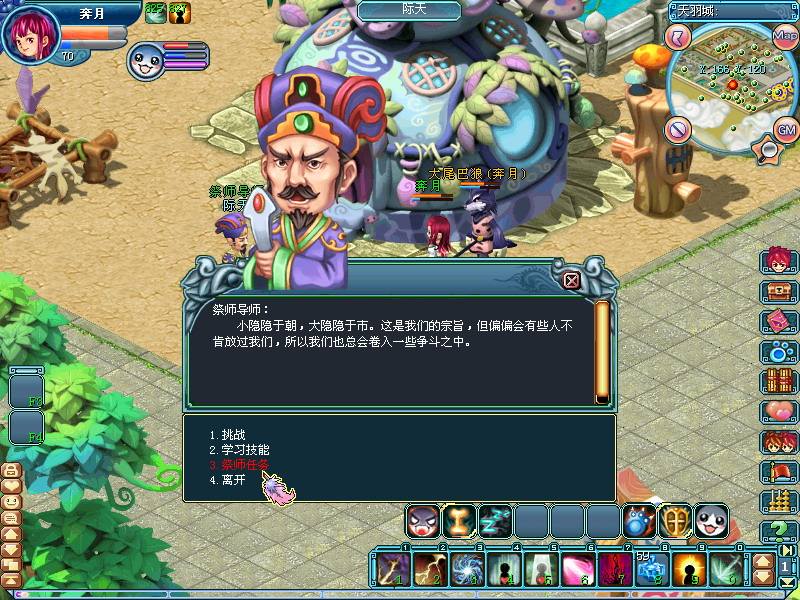Open the world map with the Map button
This screenshot has height=600, width=800.
pyautogui.click(x=784, y=35)
